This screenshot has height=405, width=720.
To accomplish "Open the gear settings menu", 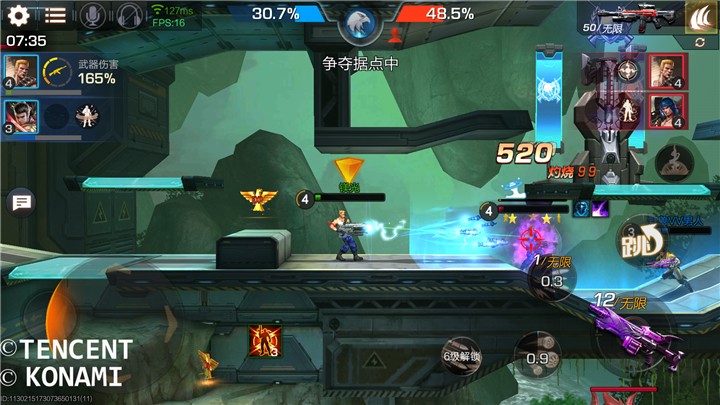I will pos(18,15).
